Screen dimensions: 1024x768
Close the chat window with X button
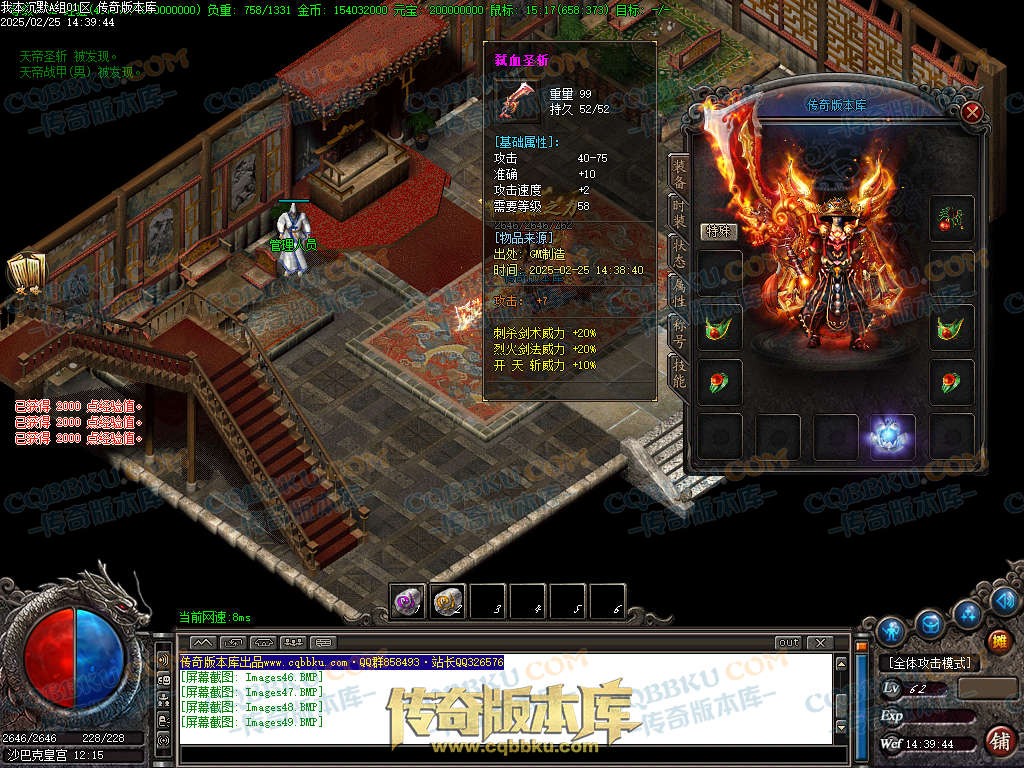[x=819, y=642]
